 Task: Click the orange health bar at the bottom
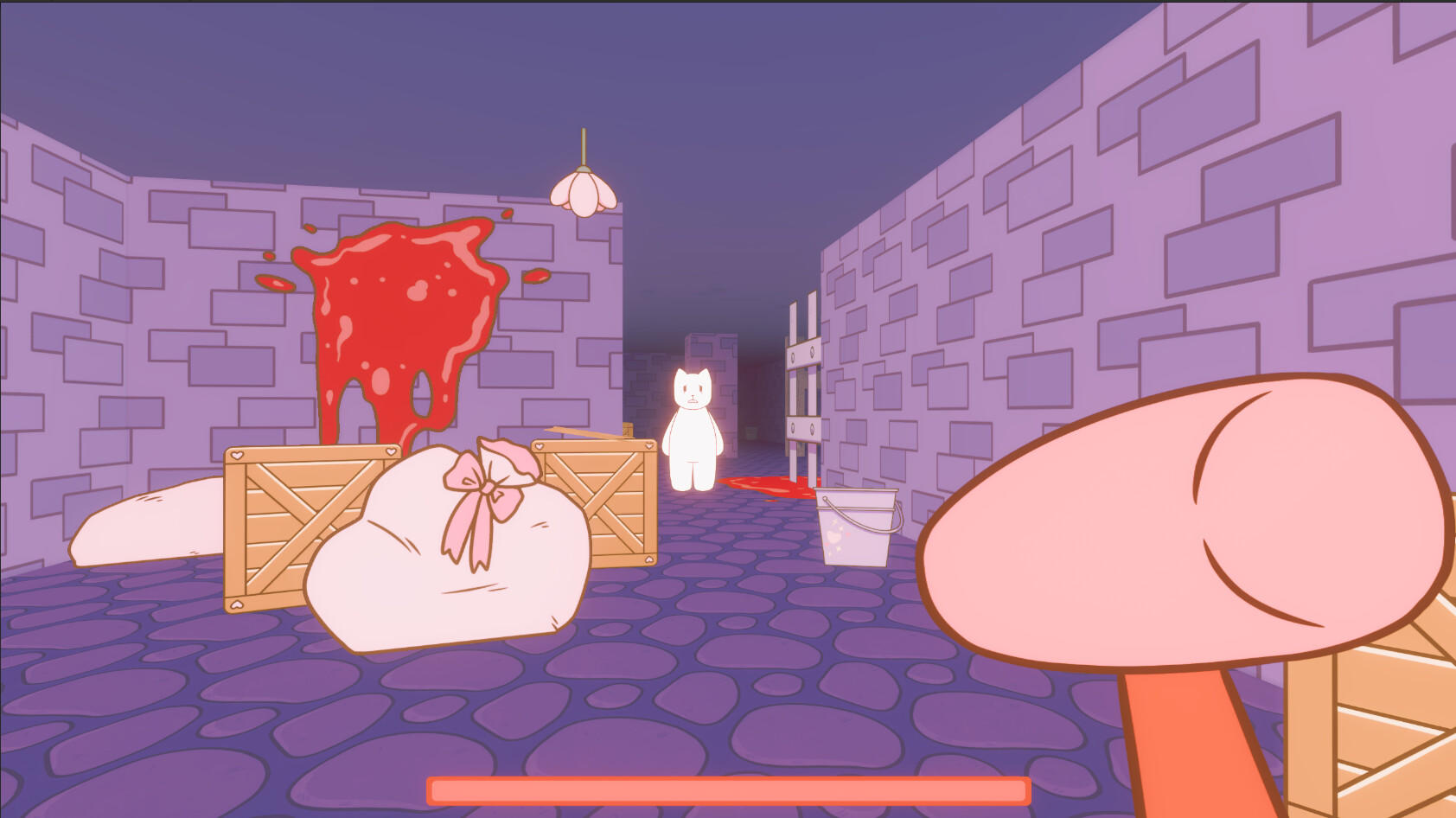pos(726,789)
